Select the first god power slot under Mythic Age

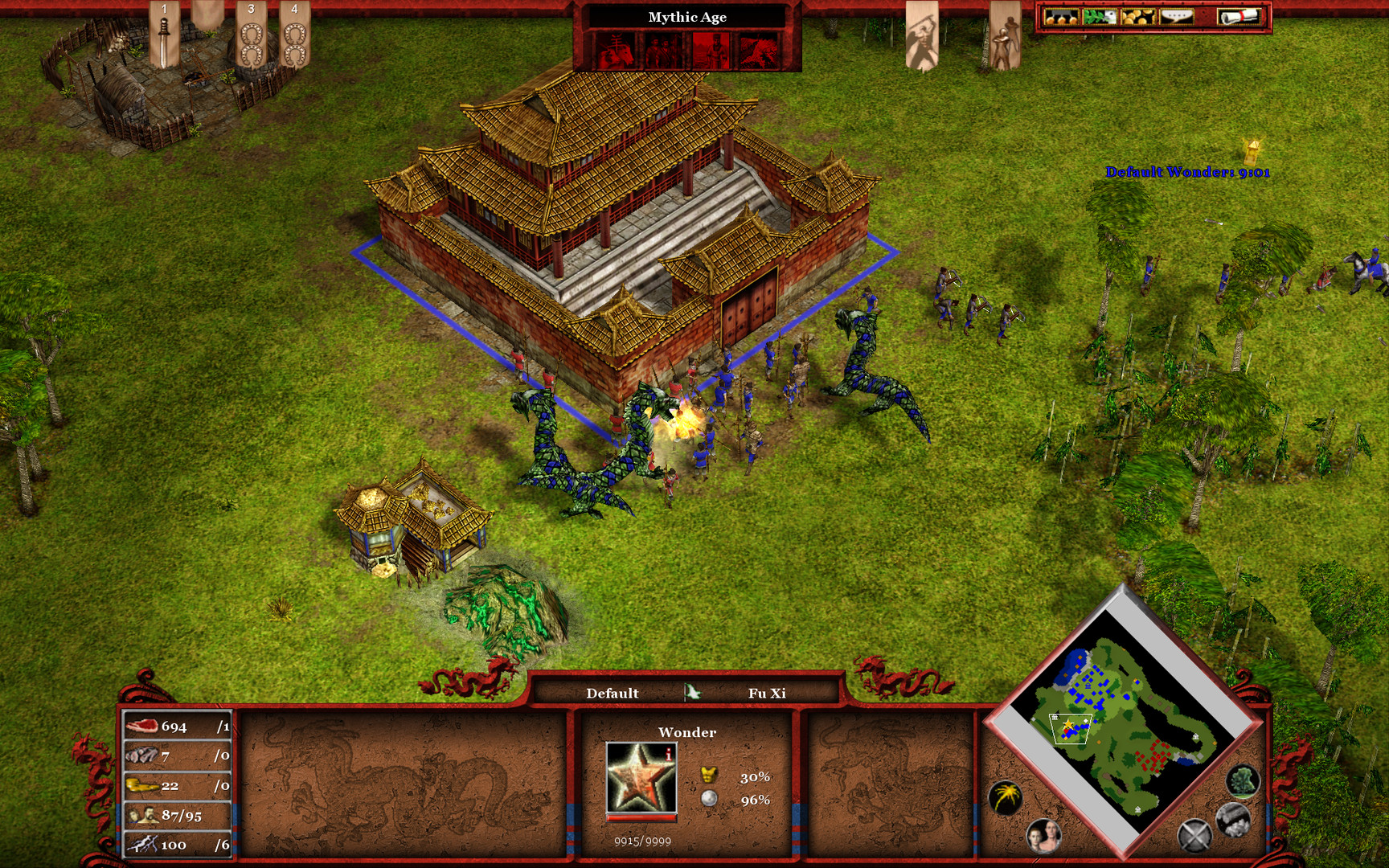pyautogui.click(x=617, y=50)
